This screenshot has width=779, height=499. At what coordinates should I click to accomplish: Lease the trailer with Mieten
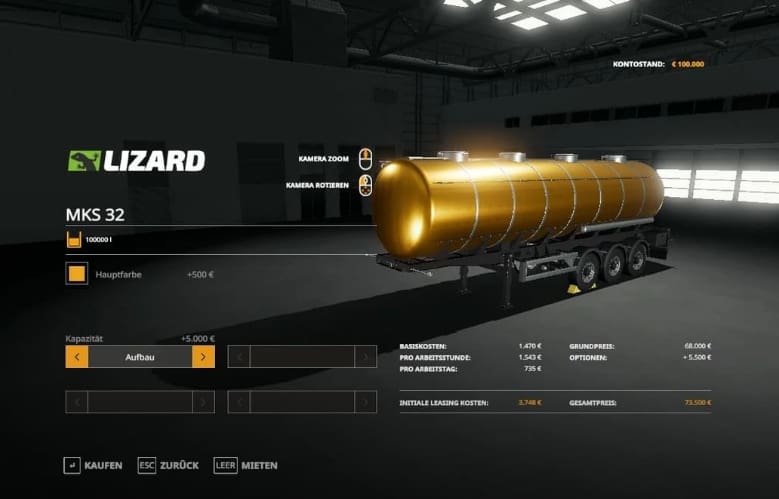tap(246, 465)
